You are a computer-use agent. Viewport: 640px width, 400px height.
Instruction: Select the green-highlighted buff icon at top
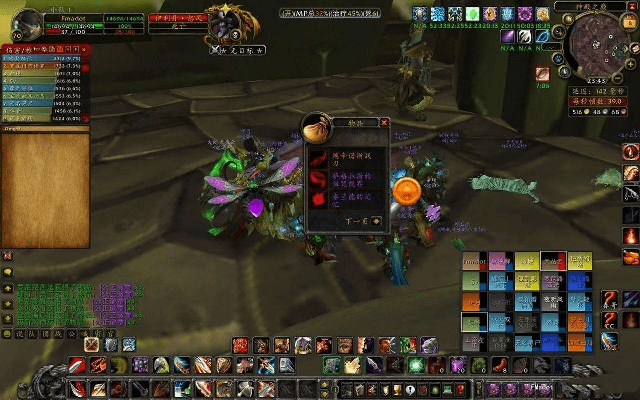472,15
